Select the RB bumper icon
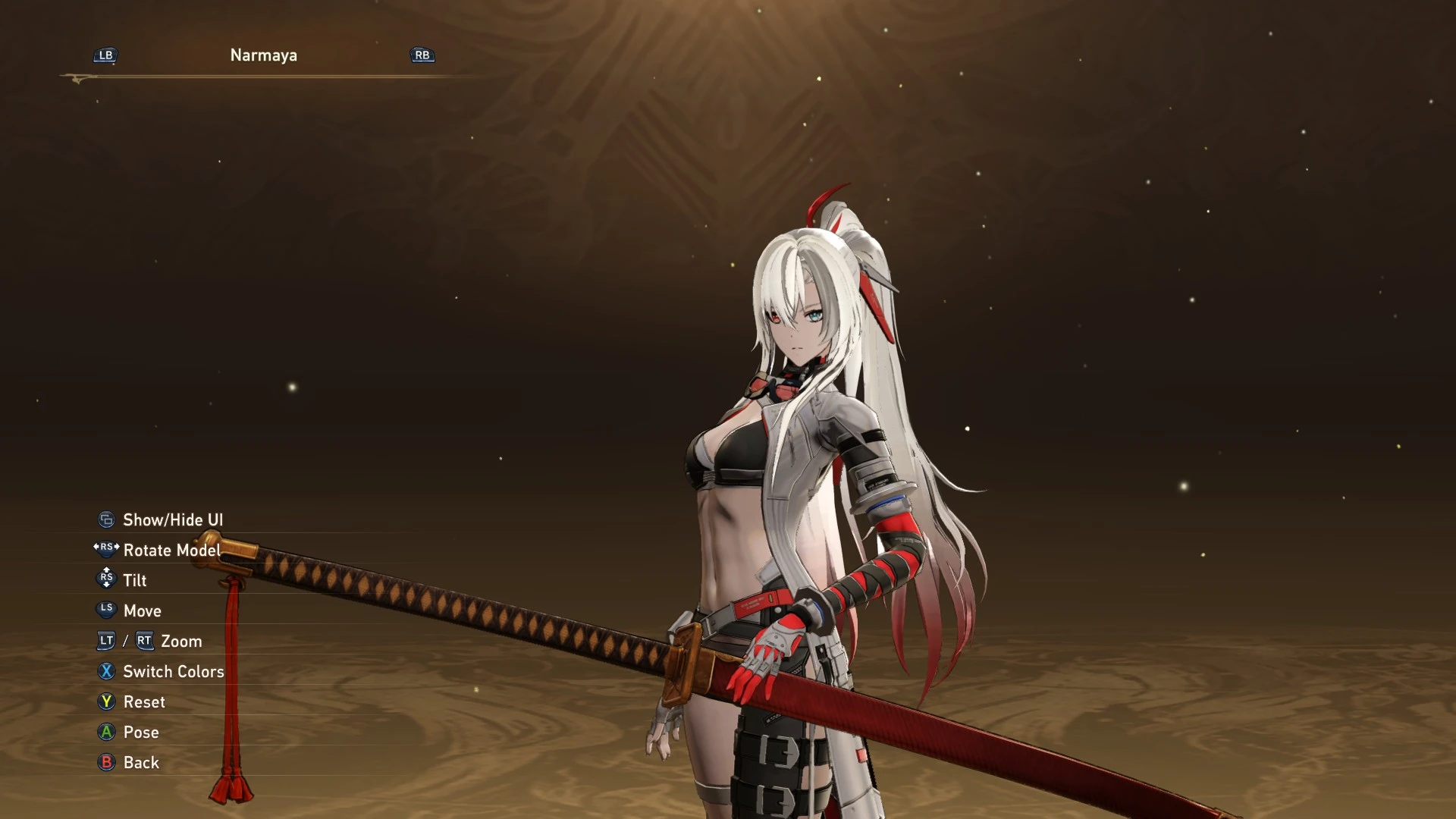The height and width of the screenshot is (819, 1456). (x=422, y=55)
